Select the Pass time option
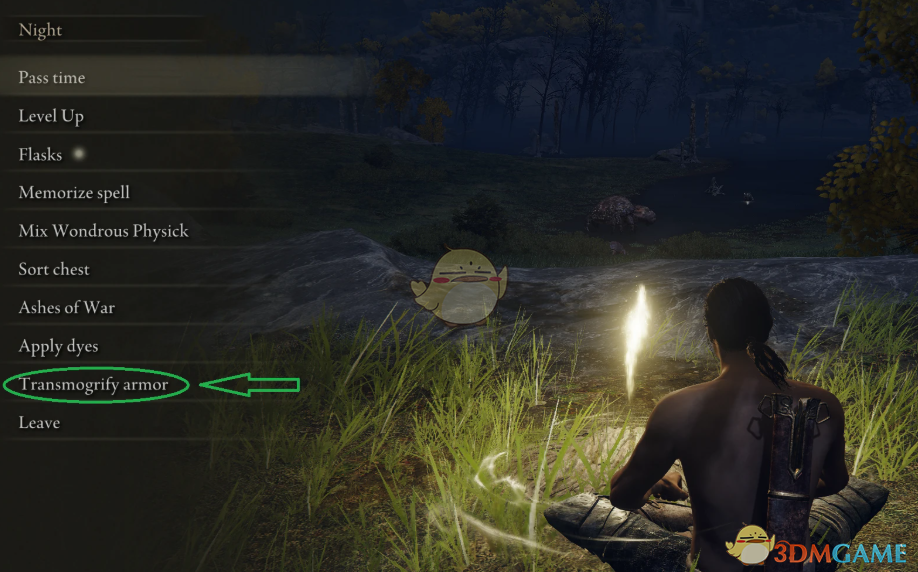This screenshot has height=572, width=918. tap(52, 78)
